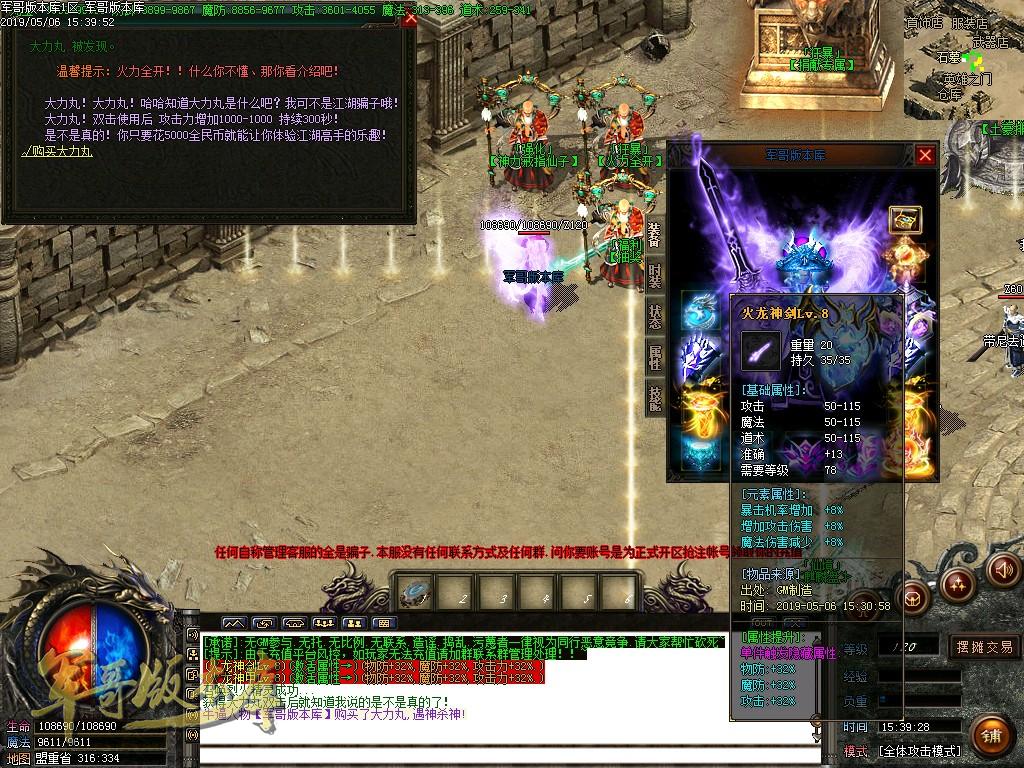The image size is (1024, 768).
Task: Select hotbar slot 1 item
Action: tap(415, 593)
